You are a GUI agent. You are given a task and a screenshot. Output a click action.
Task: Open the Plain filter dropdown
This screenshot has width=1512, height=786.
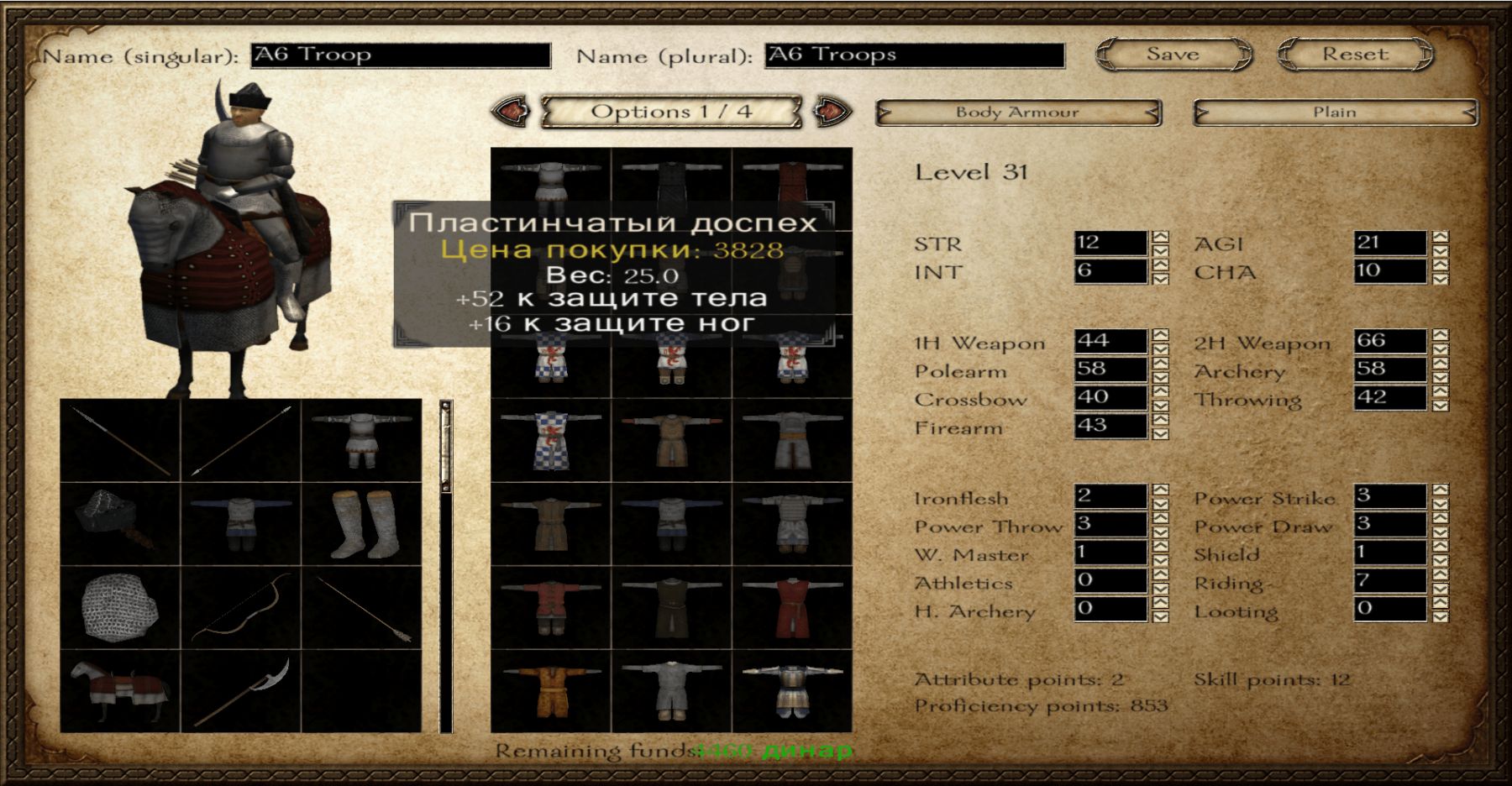(x=1335, y=113)
